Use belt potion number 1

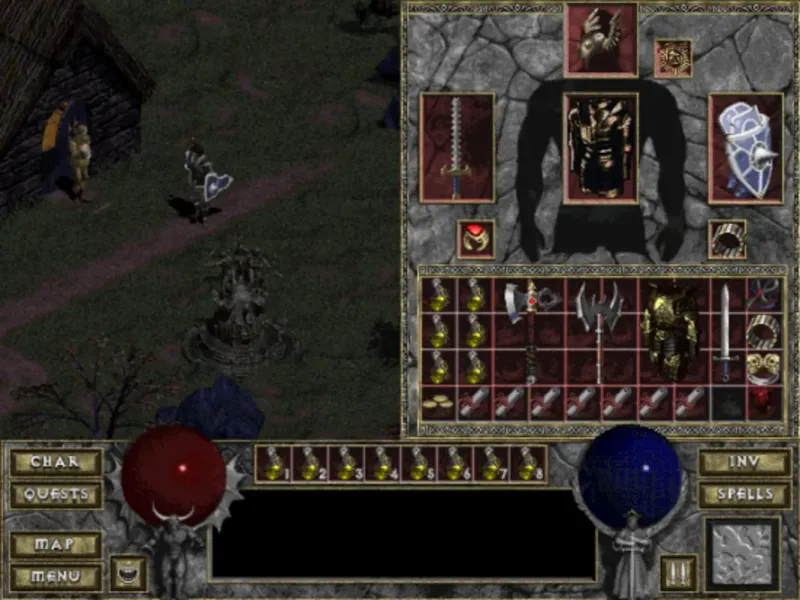tap(273, 464)
